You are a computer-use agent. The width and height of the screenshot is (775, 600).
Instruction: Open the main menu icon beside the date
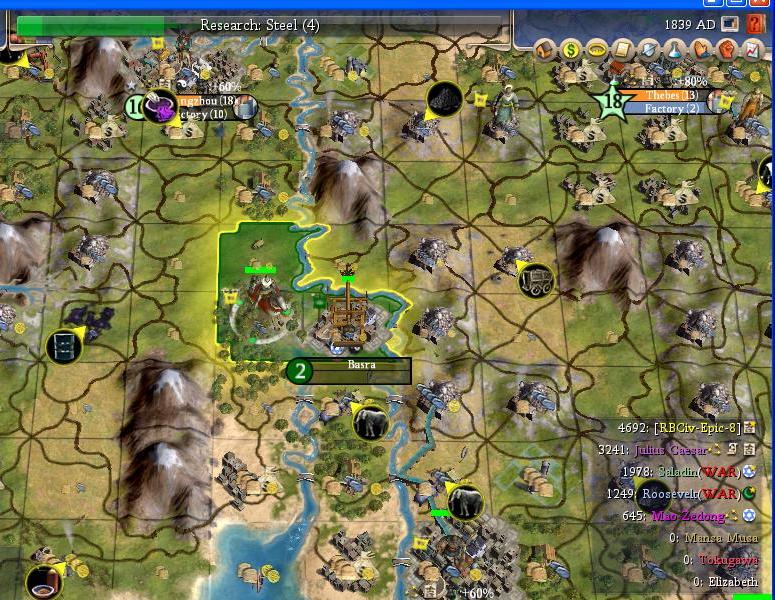tap(729, 23)
